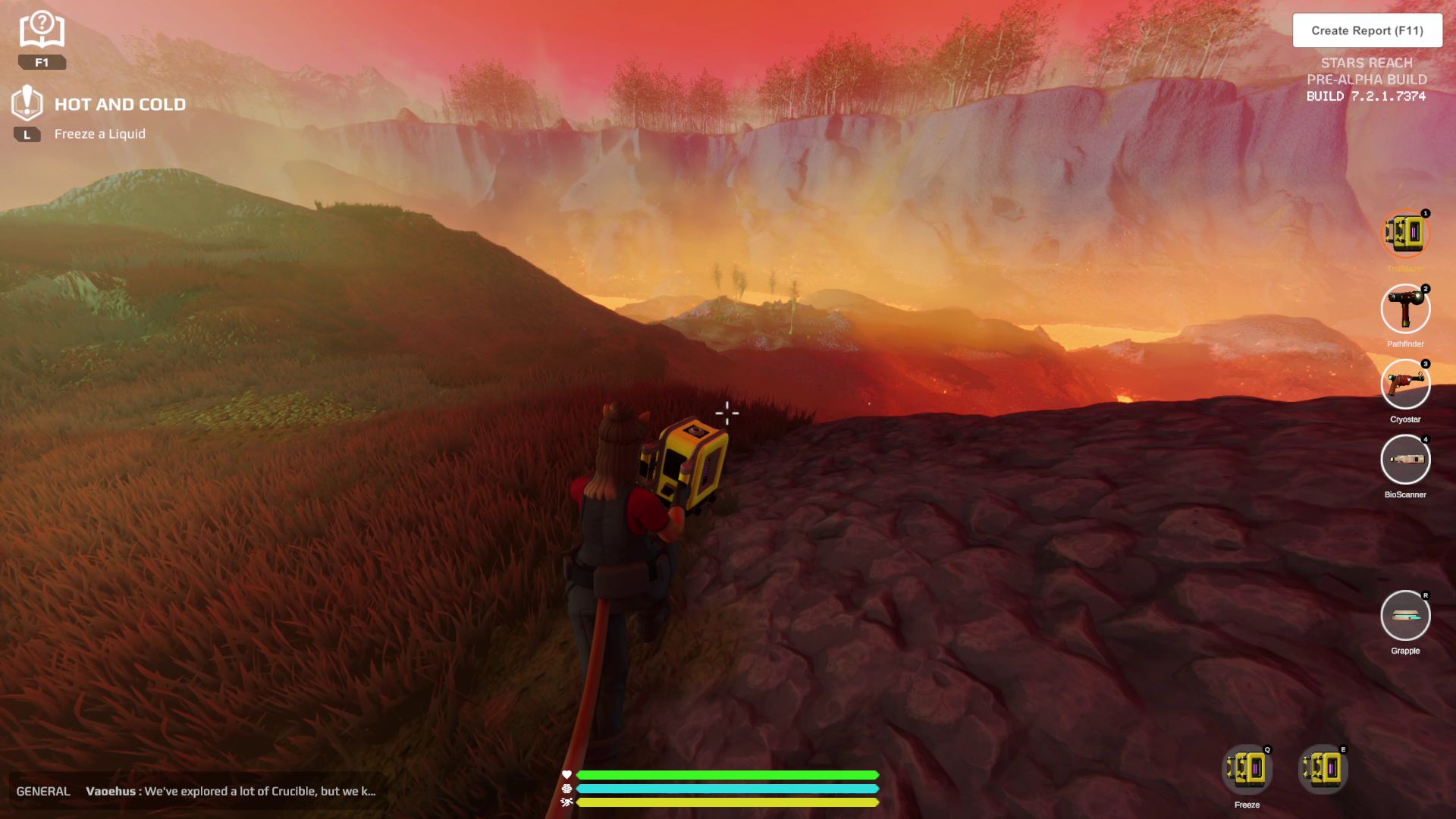Choose the BioScanner tool slot
The width and height of the screenshot is (1456, 819).
click(x=1404, y=460)
